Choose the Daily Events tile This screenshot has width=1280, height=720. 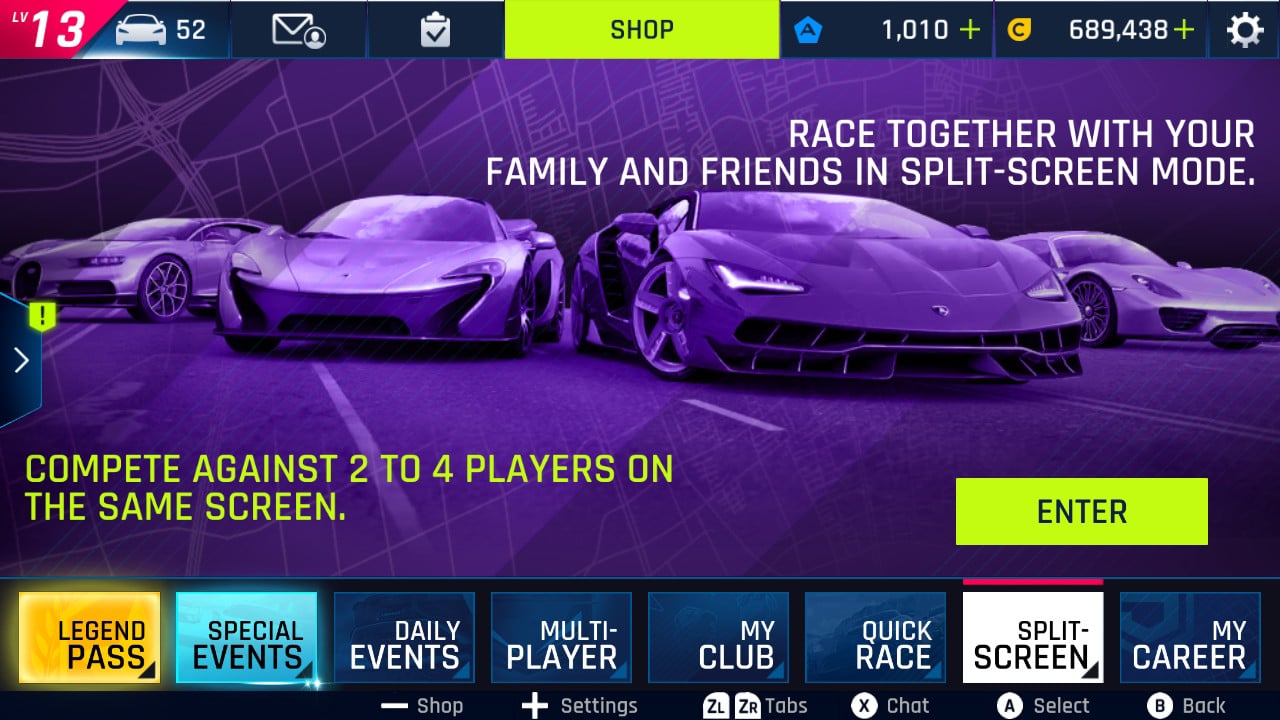[403, 638]
